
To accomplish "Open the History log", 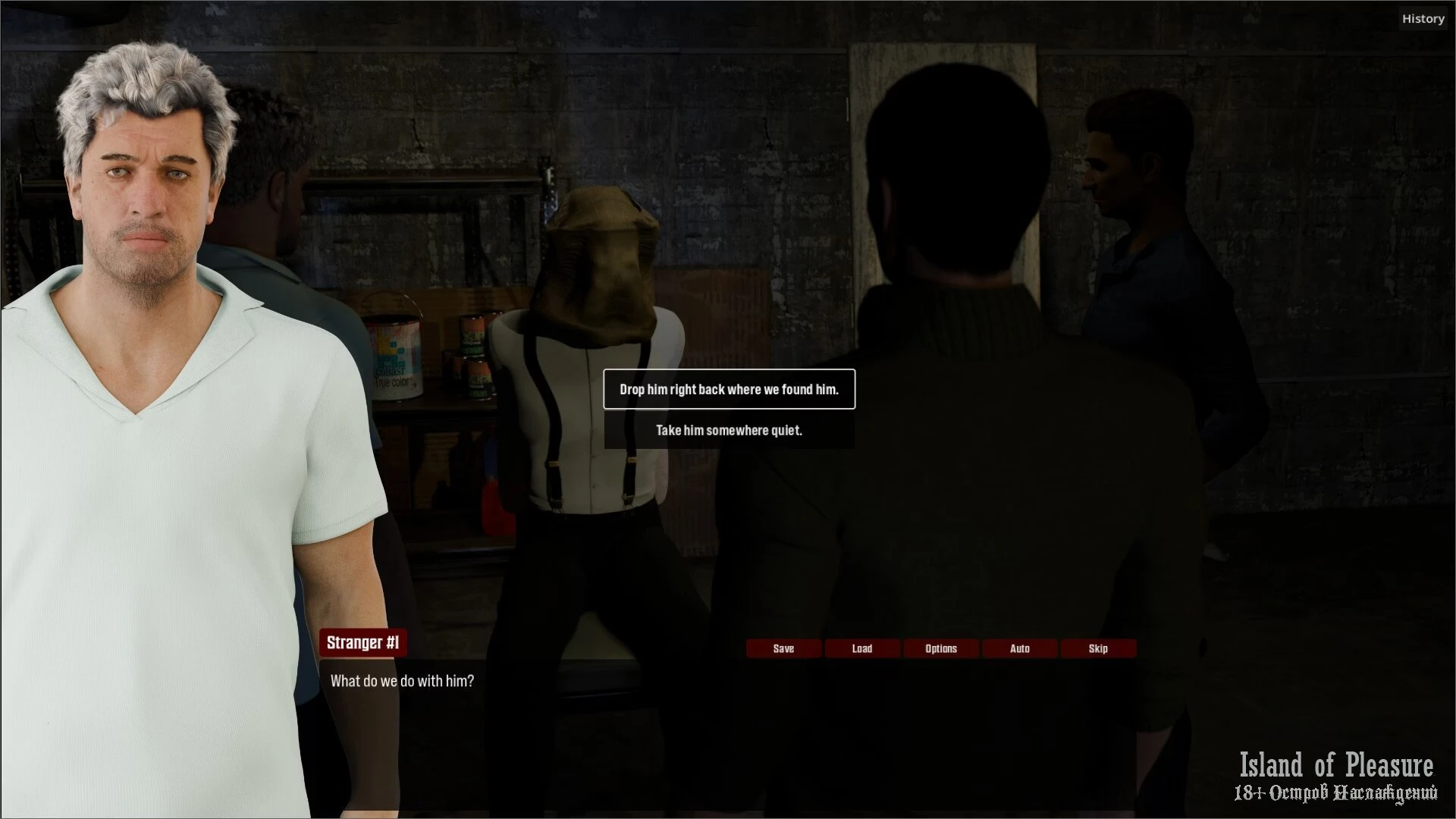I will [x=1423, y=19].
